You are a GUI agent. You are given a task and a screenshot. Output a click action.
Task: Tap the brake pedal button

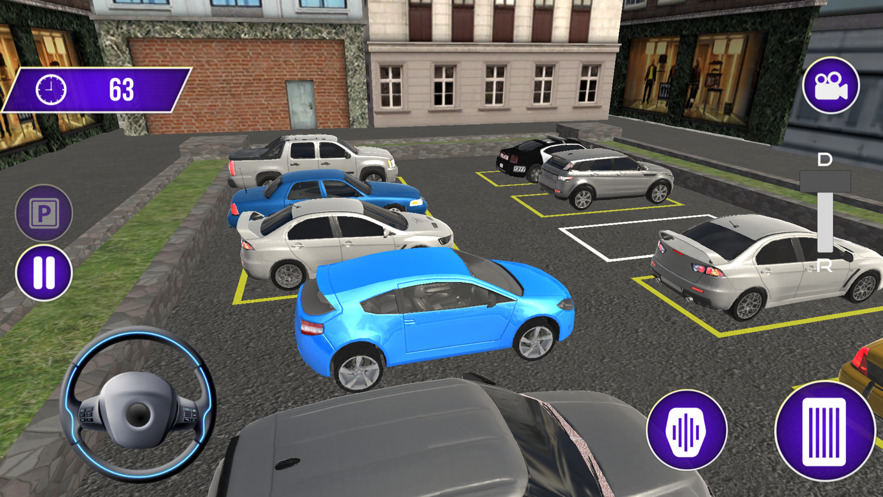pyautogui.click(x=686, y=430)
